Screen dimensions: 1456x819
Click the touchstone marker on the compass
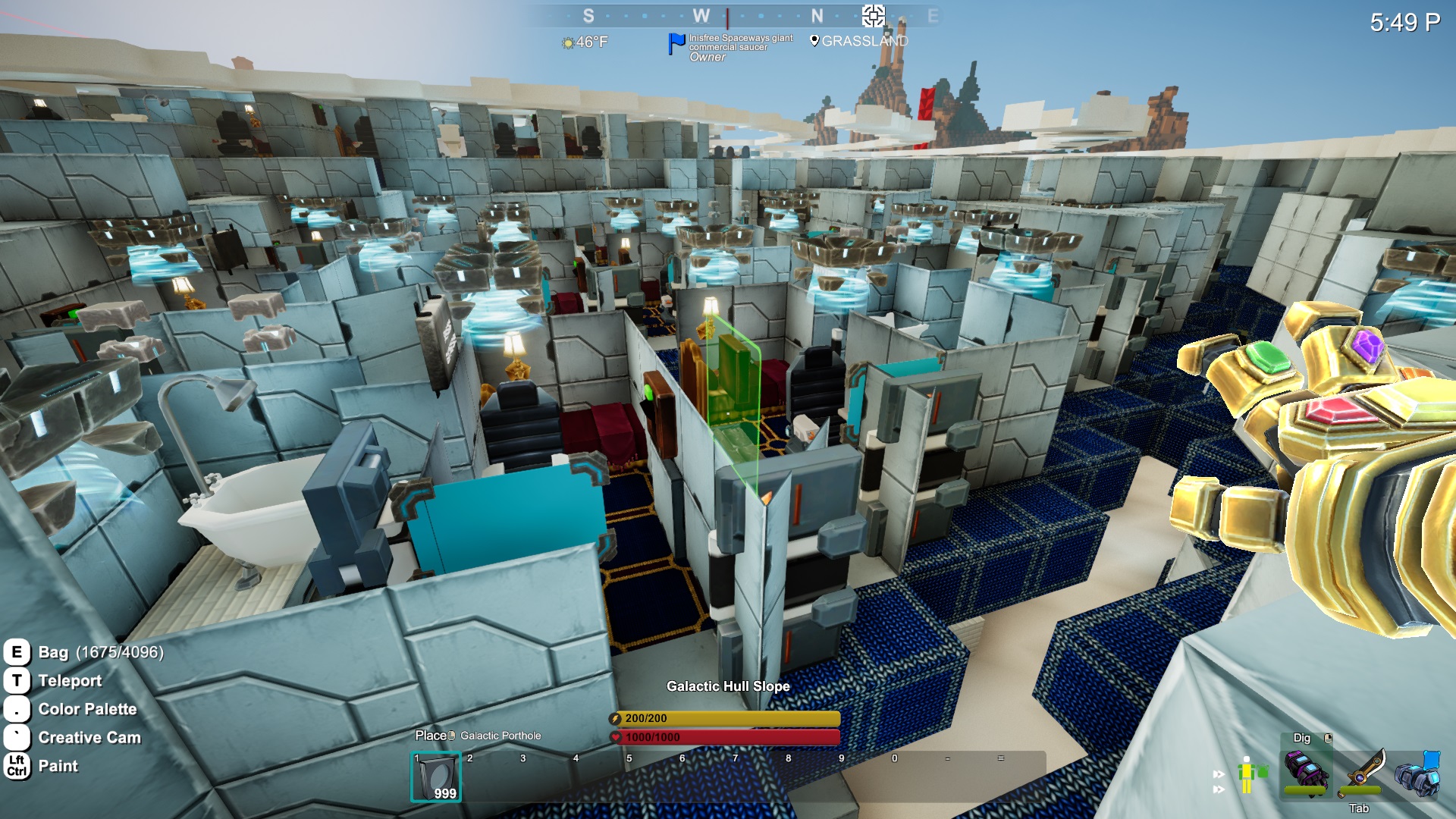(x=873, y=15)
